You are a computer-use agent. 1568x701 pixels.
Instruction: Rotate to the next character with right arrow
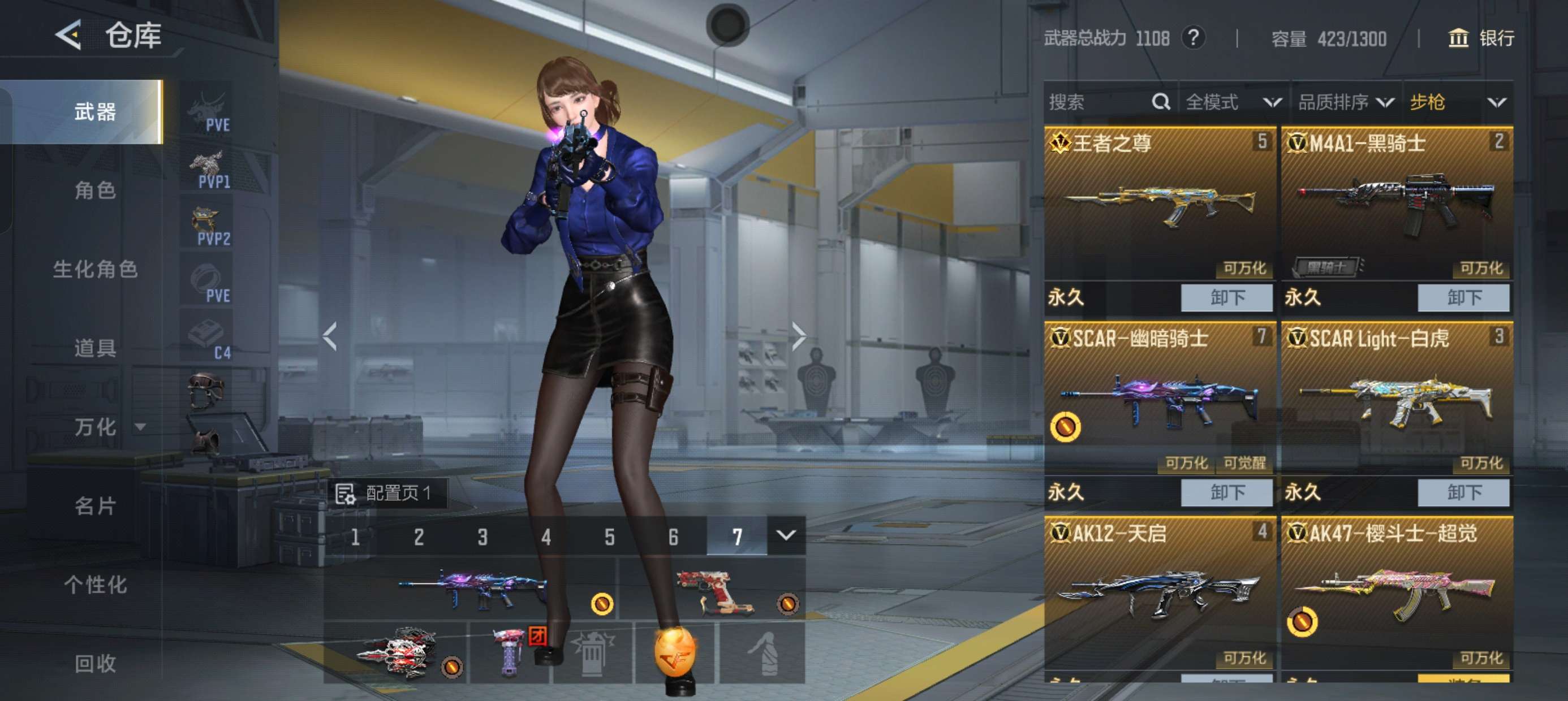799,336
